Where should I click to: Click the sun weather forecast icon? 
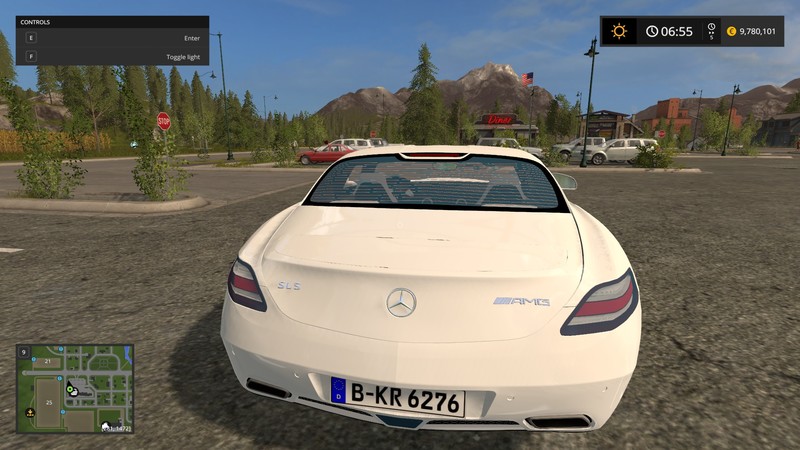(619, 31)
